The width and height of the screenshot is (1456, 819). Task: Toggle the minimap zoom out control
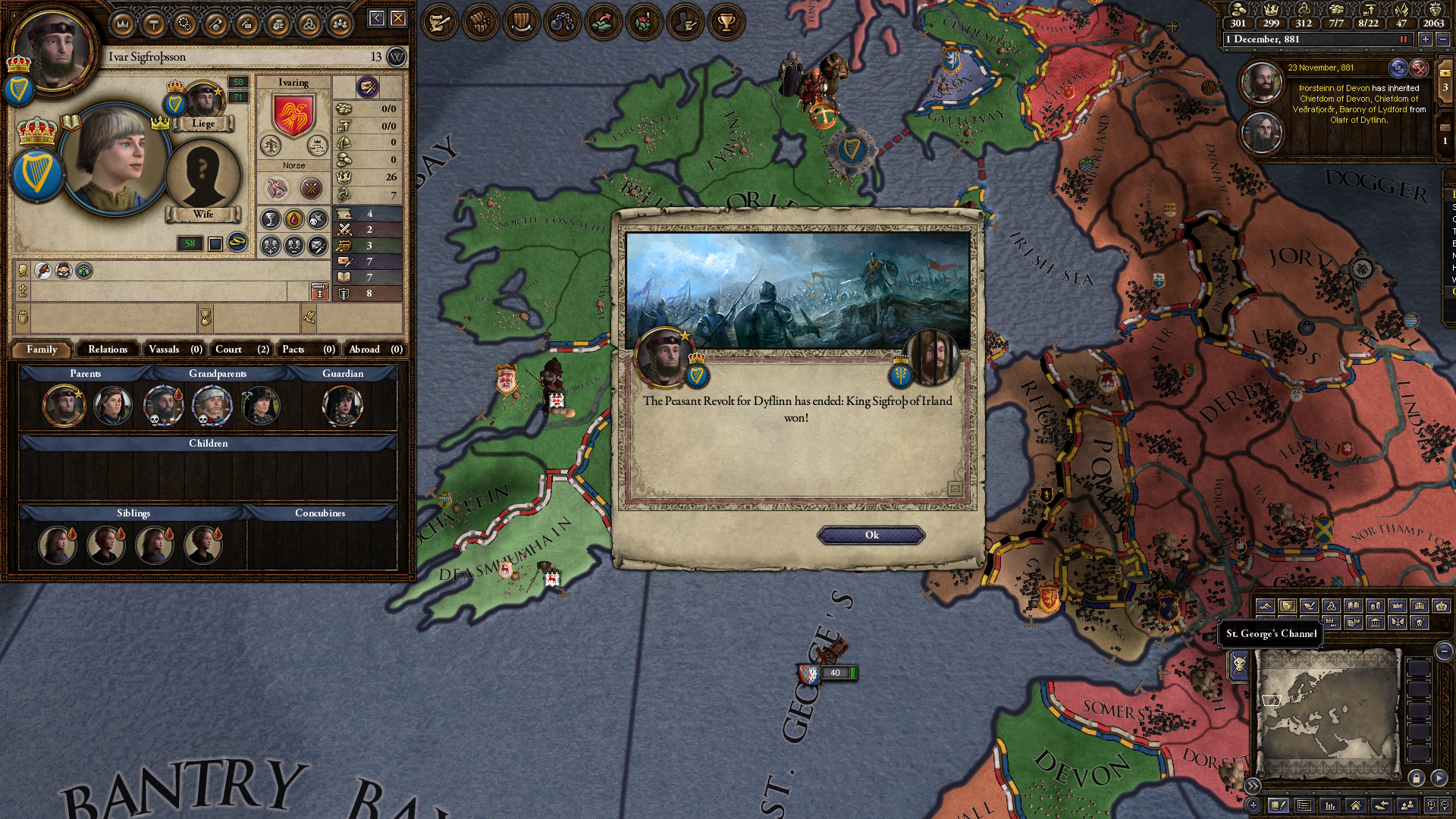pos(1443,652)
